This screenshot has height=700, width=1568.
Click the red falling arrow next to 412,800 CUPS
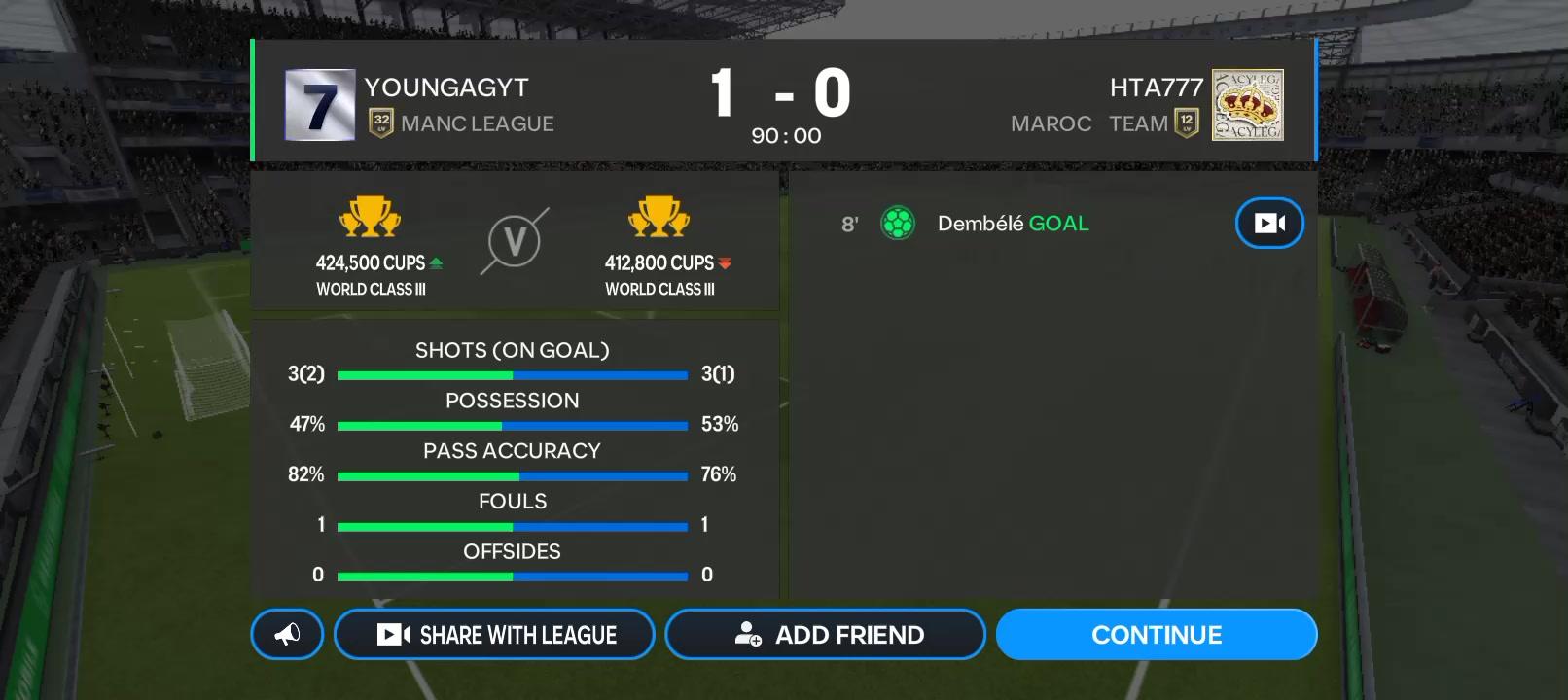pyautogui.click(x=728, y=262)
